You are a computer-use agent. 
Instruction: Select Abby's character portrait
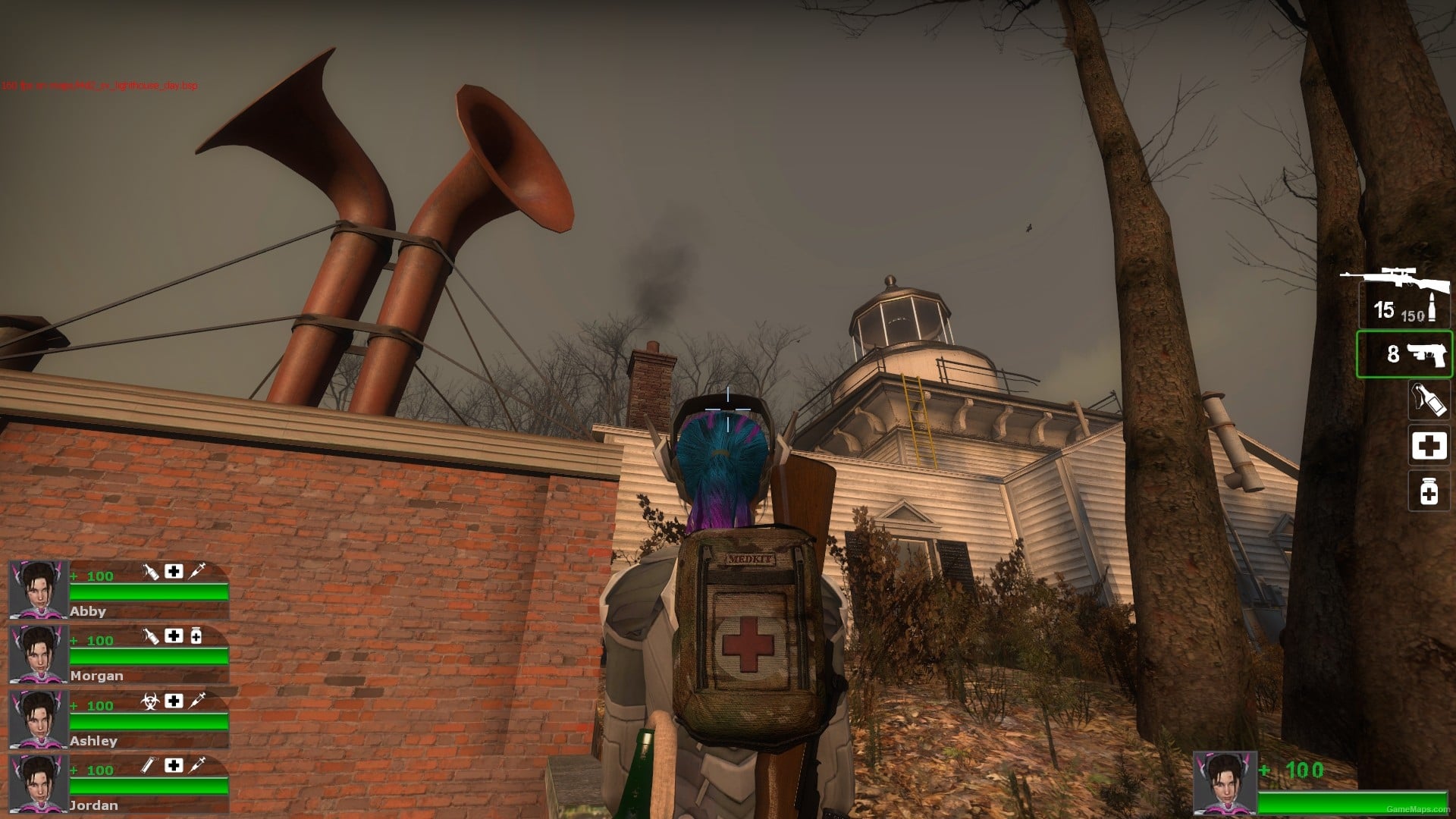coord(39,588)
